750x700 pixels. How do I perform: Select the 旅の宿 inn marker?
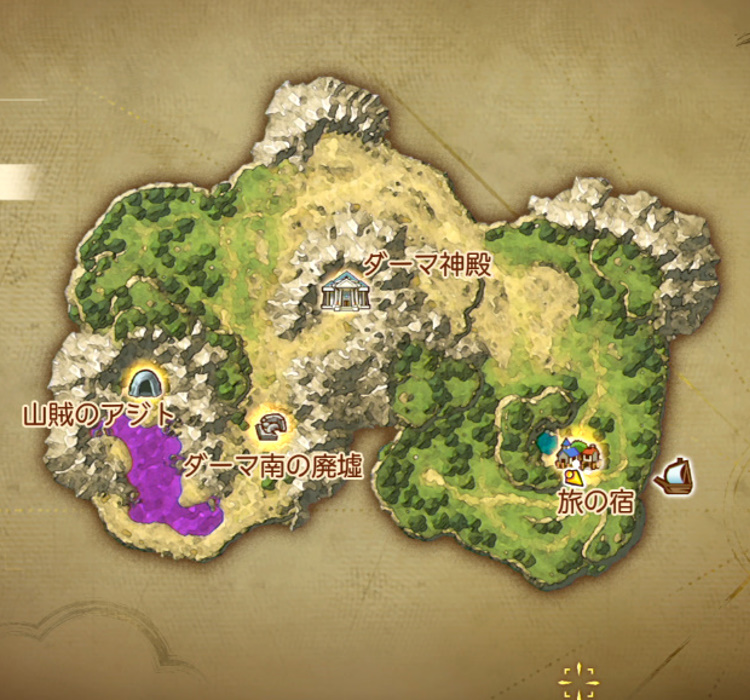[x=579, y=454]
